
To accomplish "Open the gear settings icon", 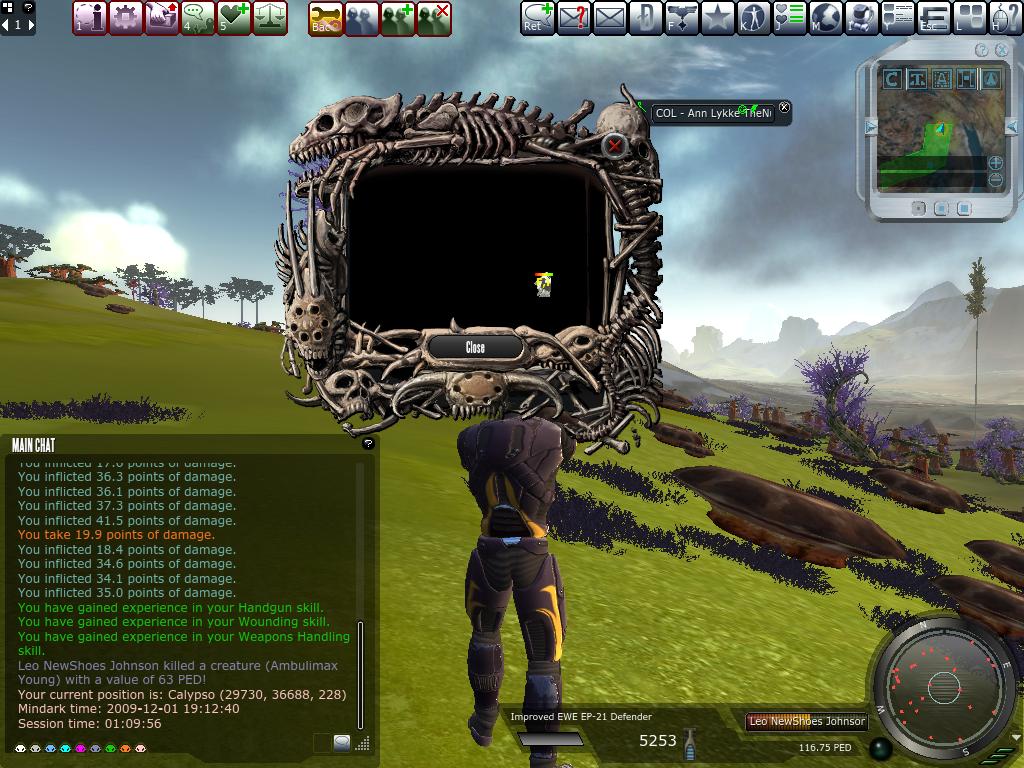I will [x=125, y=17].
